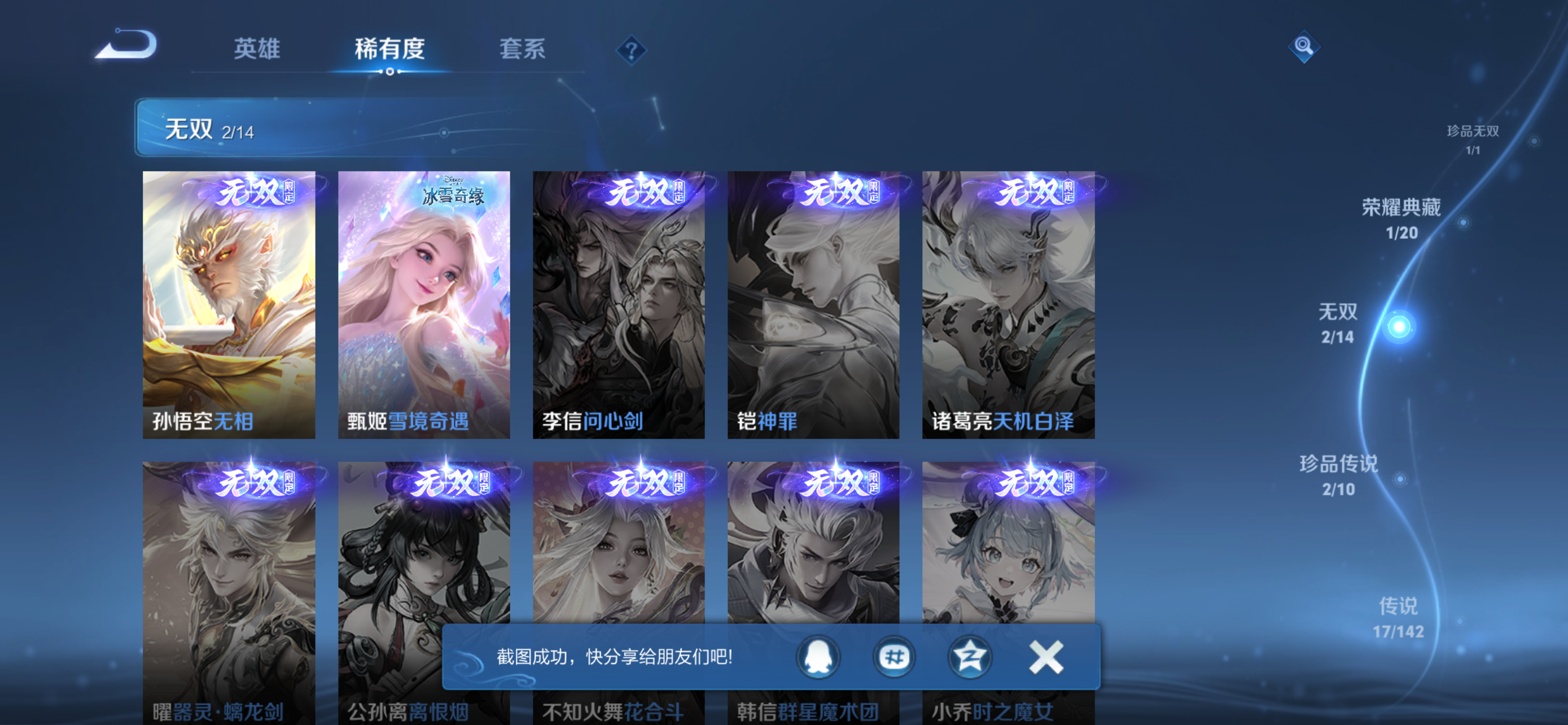Share via the hashtag community icon
The image size is (1568, 725).
pyautogui.click(x=894, y=657)
